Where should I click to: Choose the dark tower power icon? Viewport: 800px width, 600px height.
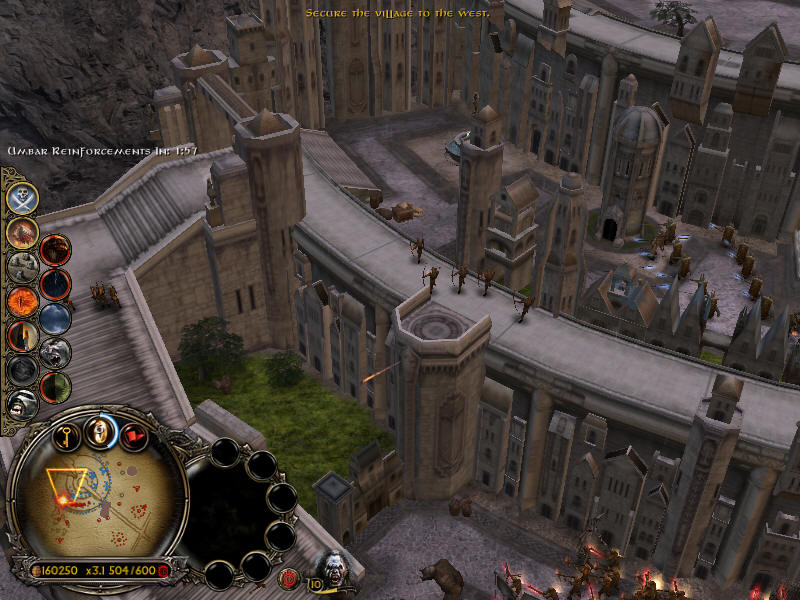pos(22,335)
